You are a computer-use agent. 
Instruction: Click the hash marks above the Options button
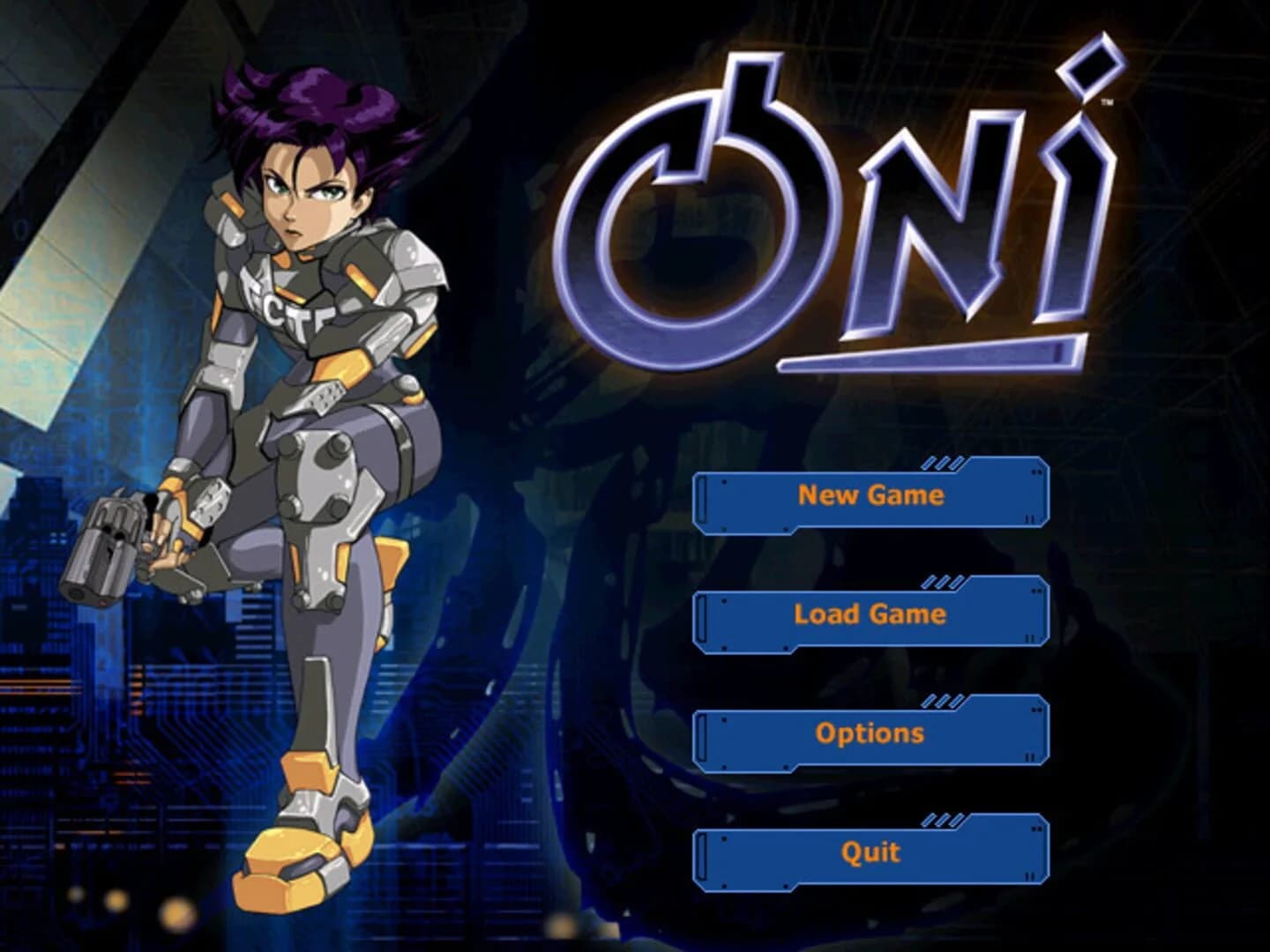pos(942,703)
